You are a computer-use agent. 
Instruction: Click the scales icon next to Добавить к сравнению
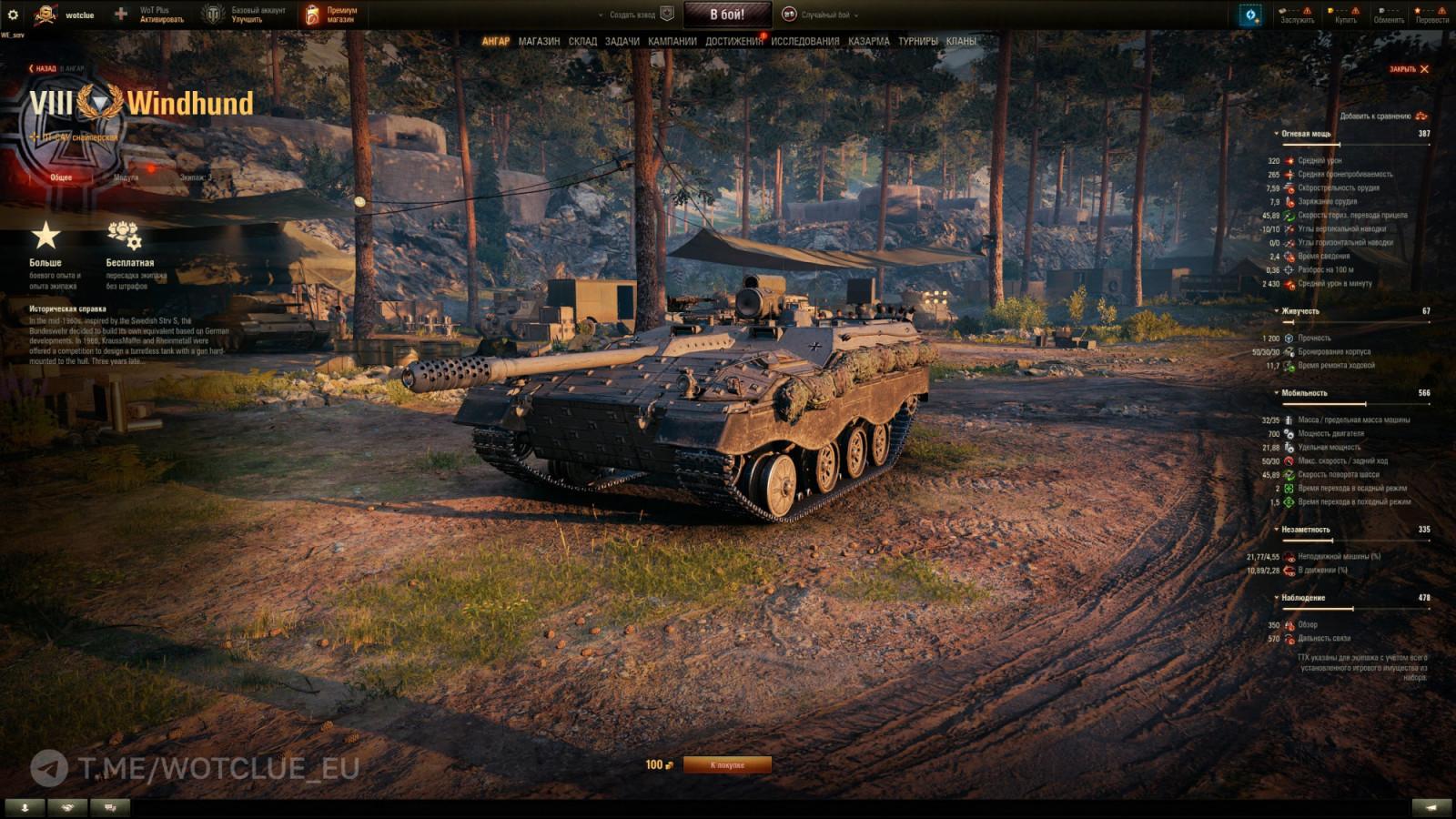click(x=1422, y=117)
